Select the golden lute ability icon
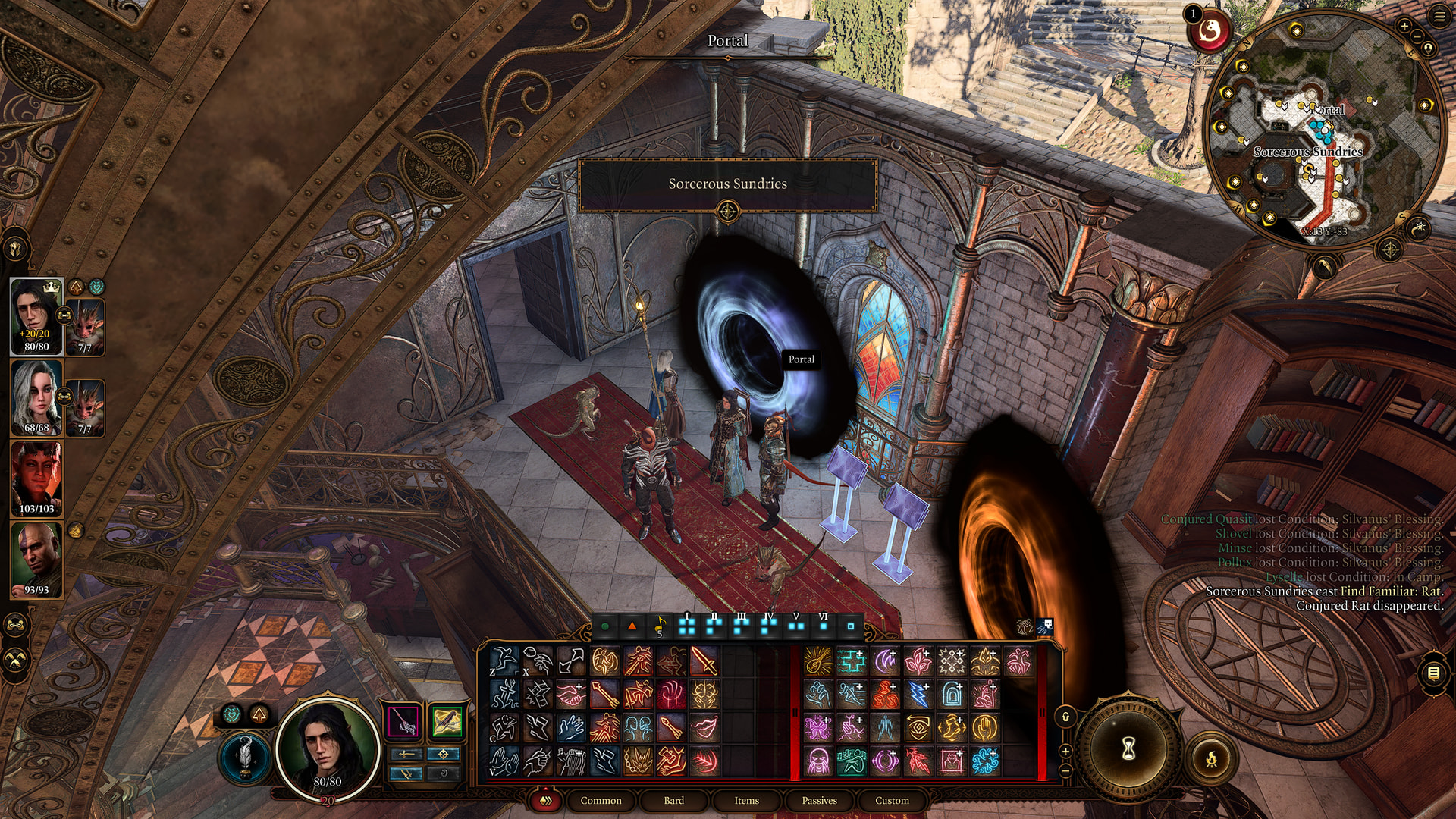This screenshot has height=819, width=1456. (x=817, y=661)
